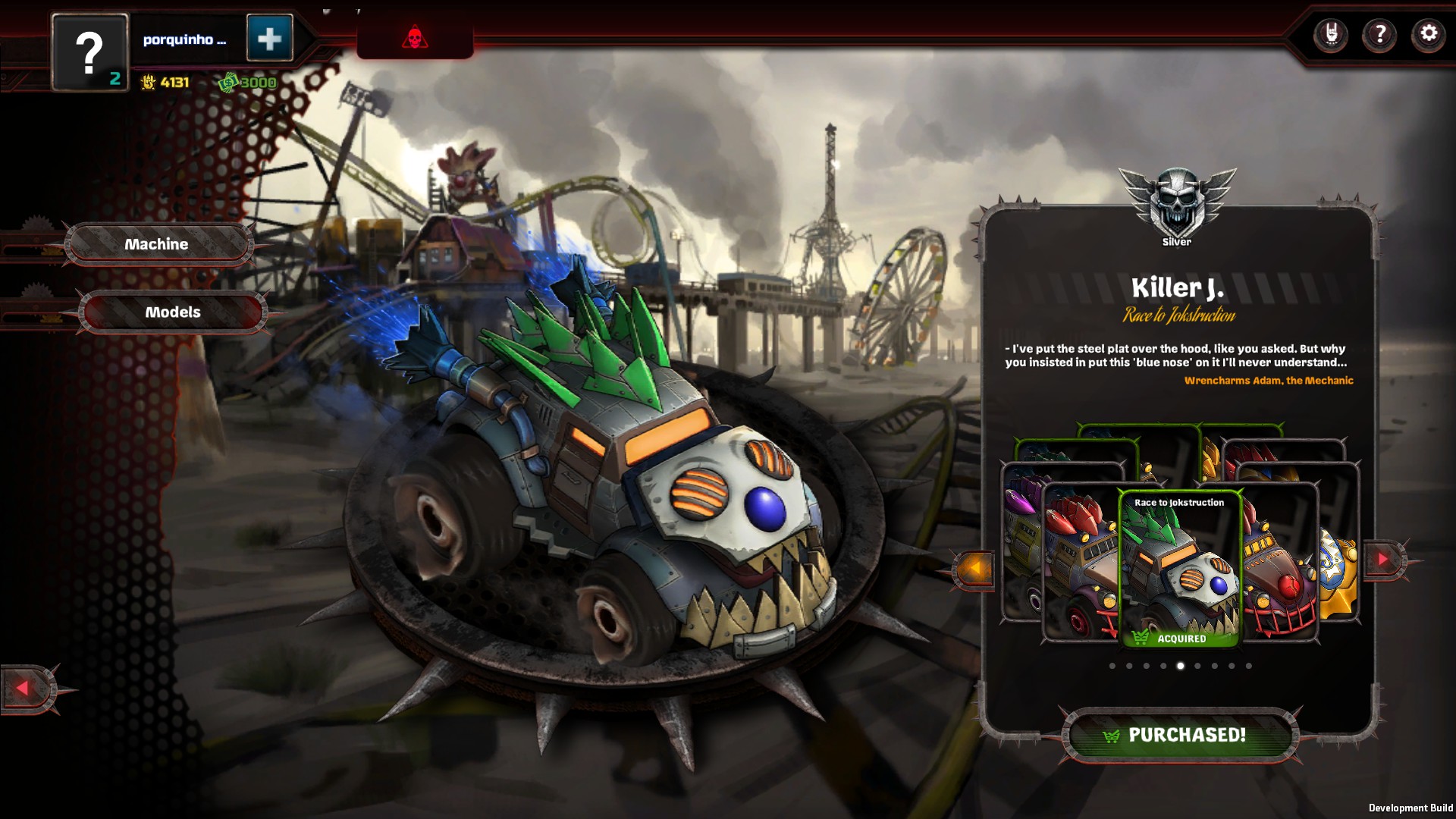This screenshot has height=819, width=1456.
Task: Open the Machine menu
Action: [x=156, y=243]
